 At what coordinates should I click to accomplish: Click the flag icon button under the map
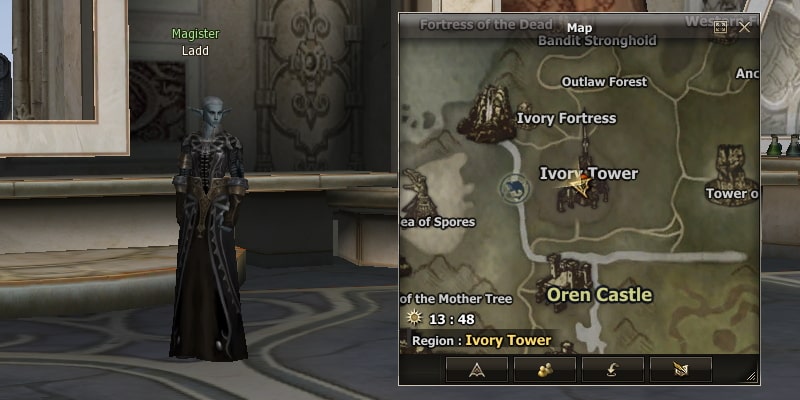click(x=680, y=368)
